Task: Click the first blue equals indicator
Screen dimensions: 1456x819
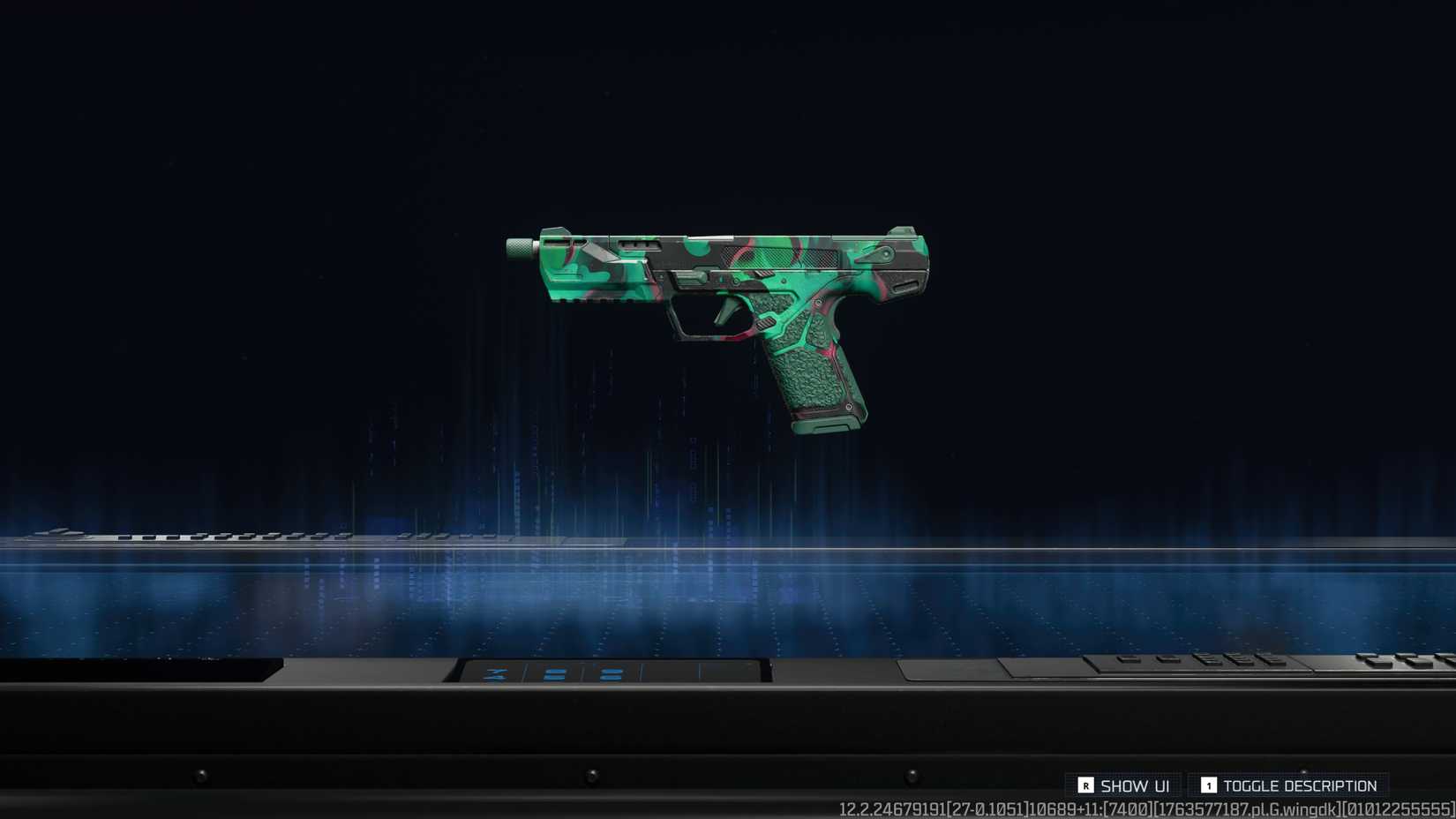Action: click(554, 673)
